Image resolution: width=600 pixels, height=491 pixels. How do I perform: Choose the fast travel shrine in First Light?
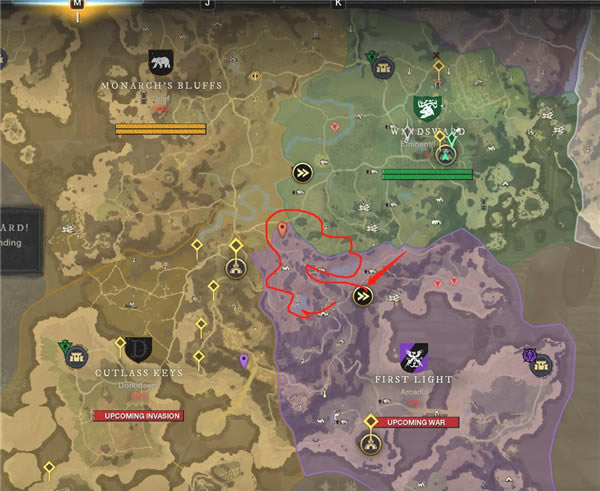coord(363,296)
